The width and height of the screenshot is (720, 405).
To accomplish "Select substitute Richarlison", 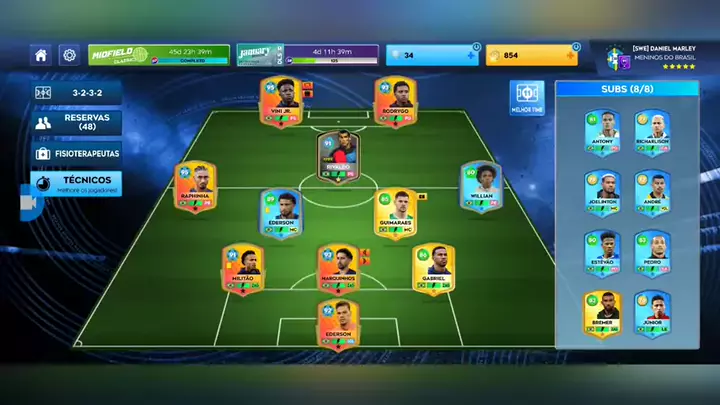I will 652,135.
